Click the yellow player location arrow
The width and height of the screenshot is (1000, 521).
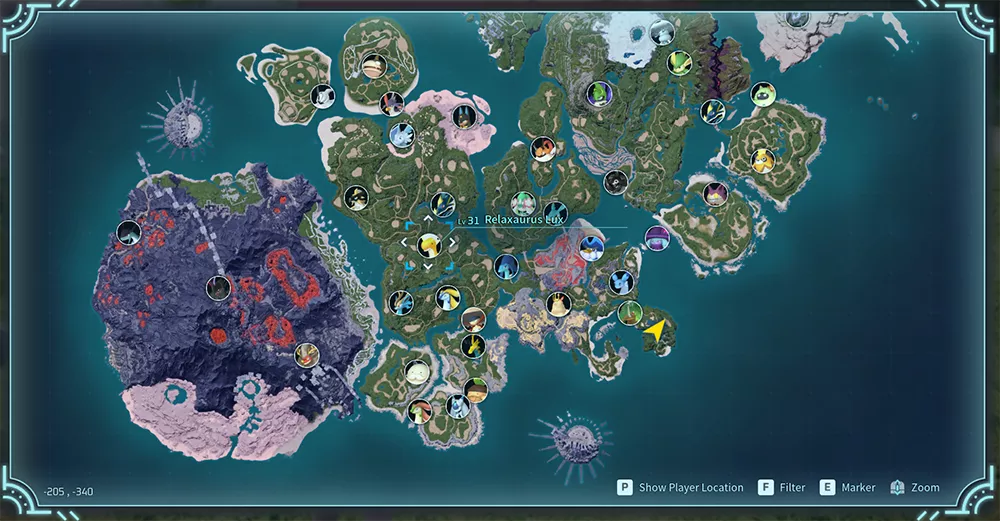click(656, 331)
